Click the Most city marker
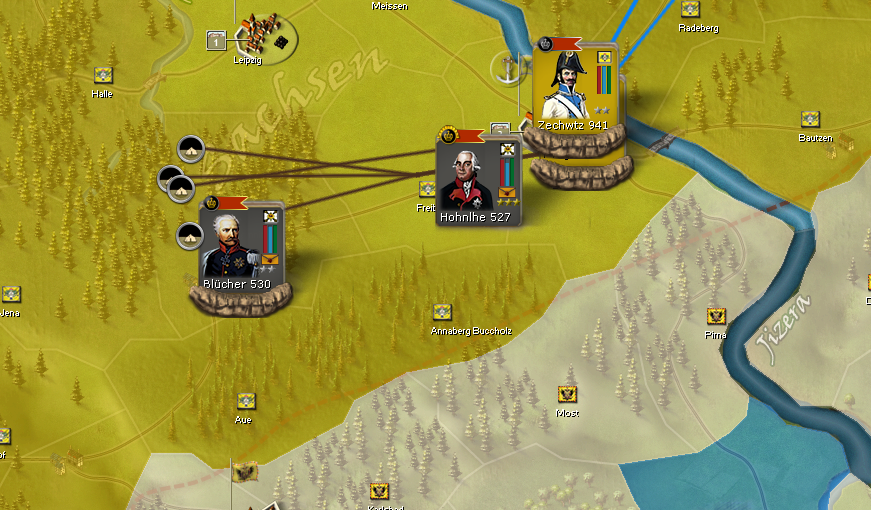871x510 pixels. (567, 394)
